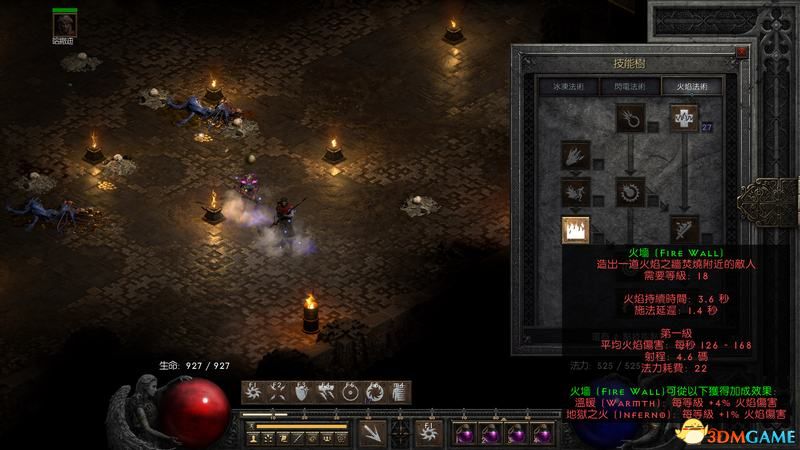
Task: Select the Fire Wall skill icon
Action: point(575,230)
